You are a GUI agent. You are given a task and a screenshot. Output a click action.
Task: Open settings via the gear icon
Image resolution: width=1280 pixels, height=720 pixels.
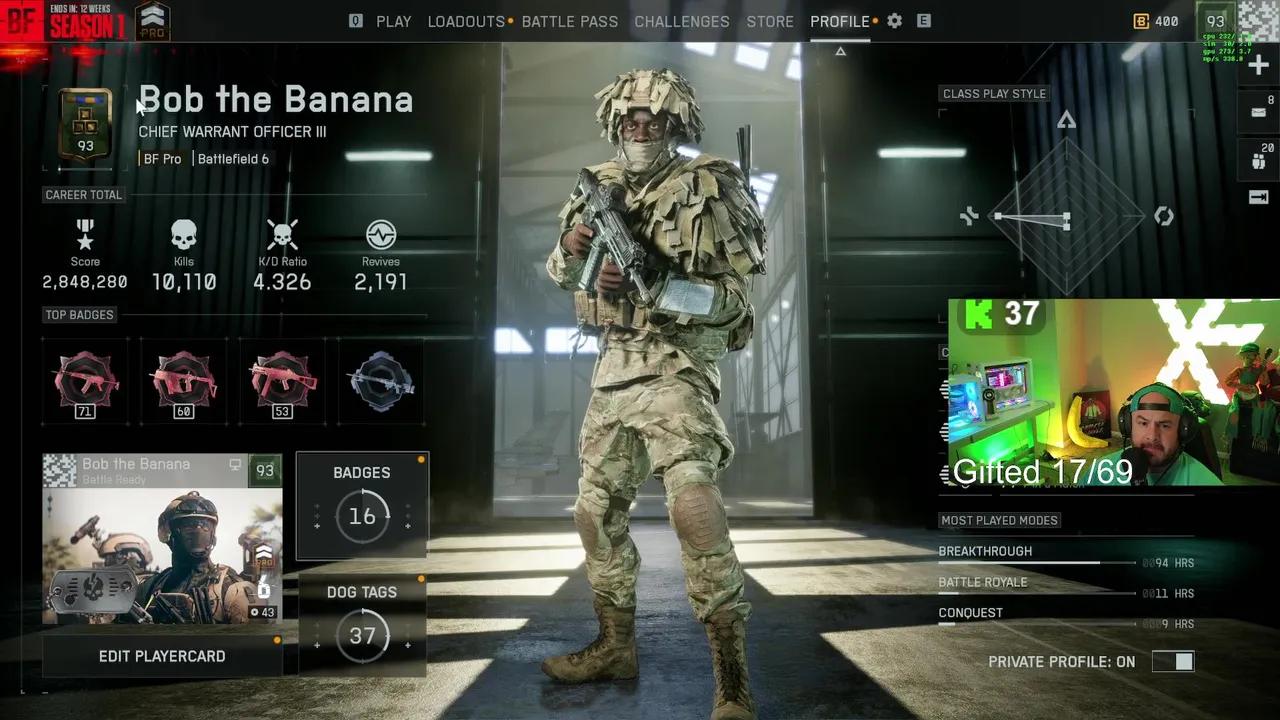[894, 21]
